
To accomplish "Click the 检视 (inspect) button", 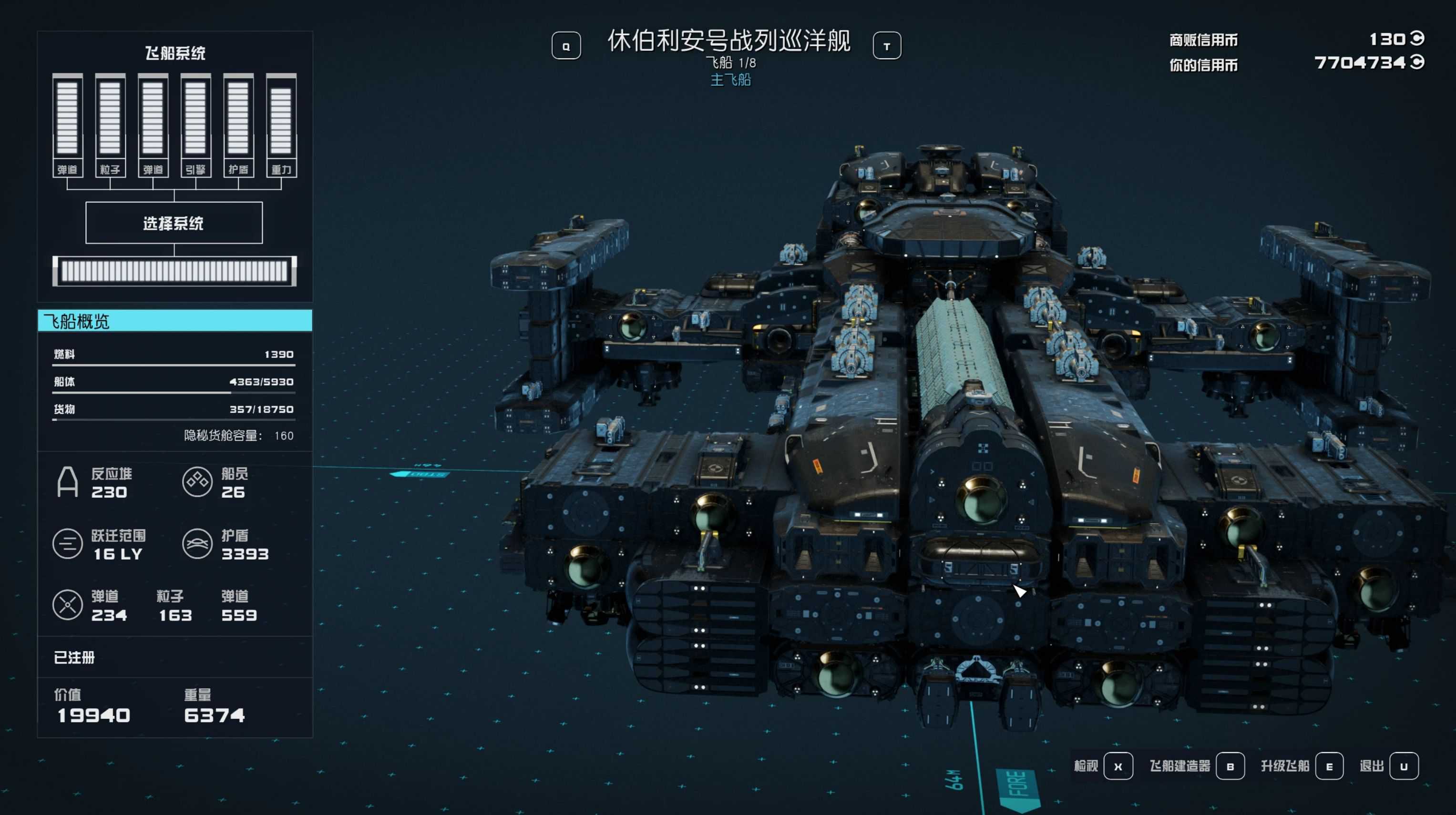I will pyautogui.click(x=1117, y=766).
